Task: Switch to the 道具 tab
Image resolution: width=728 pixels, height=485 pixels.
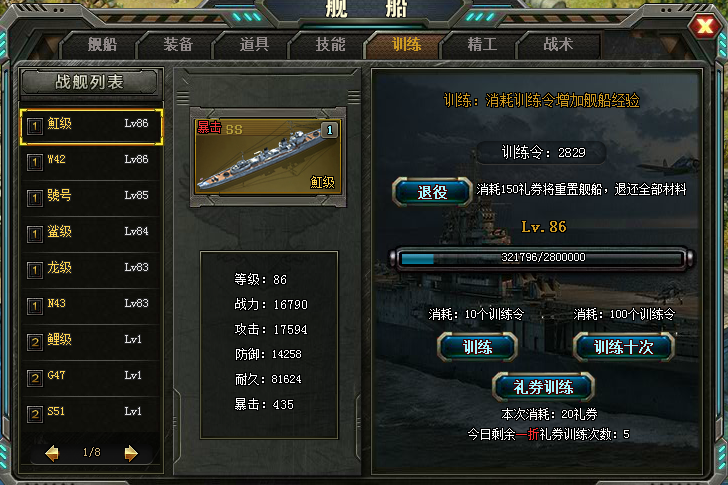Action: click(254, 45)
